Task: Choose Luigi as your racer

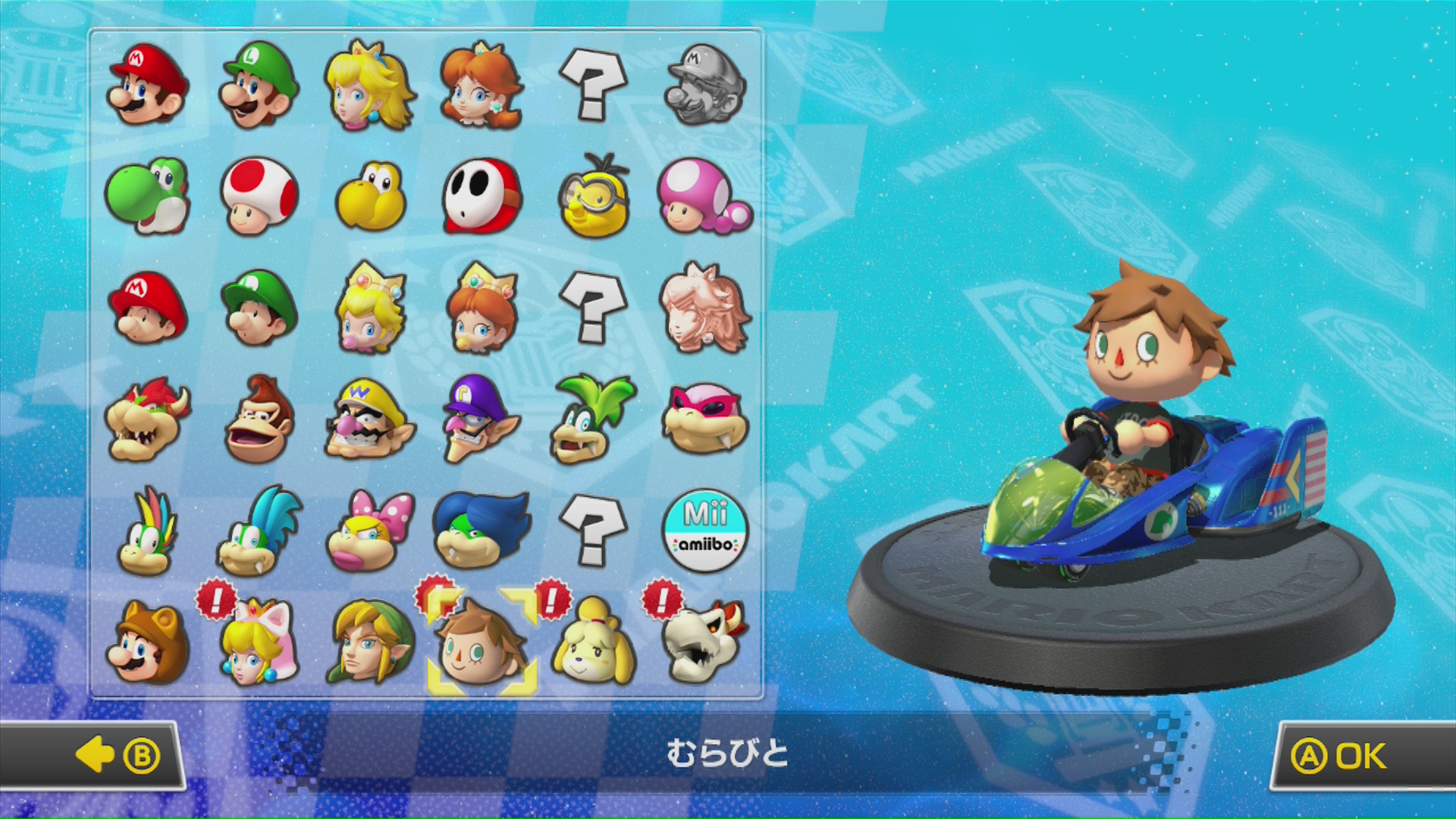Action: click(259, 83)
